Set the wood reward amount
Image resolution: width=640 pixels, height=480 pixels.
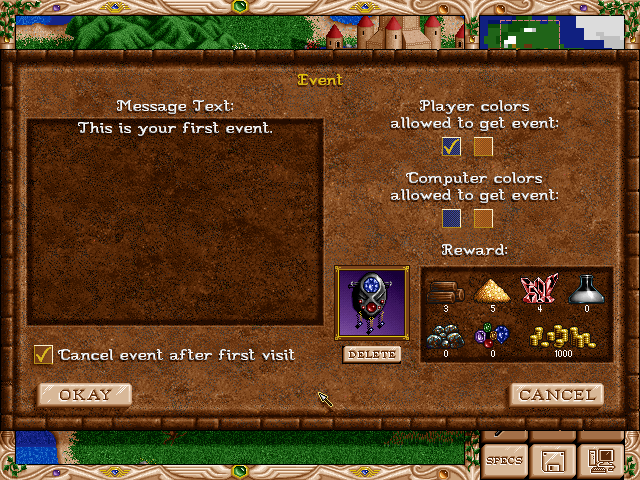click(x=447, y=292)
